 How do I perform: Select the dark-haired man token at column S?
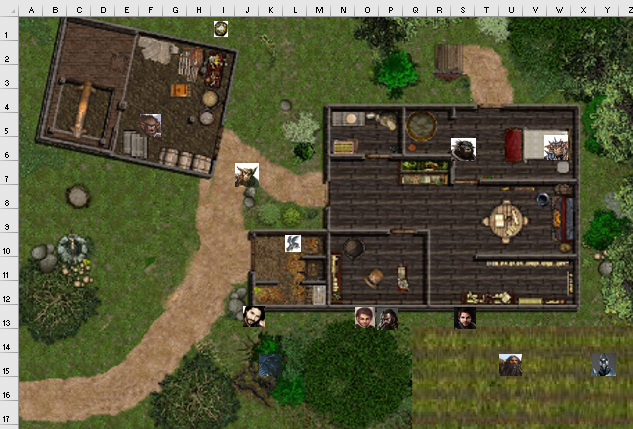(x=465, y=318)
